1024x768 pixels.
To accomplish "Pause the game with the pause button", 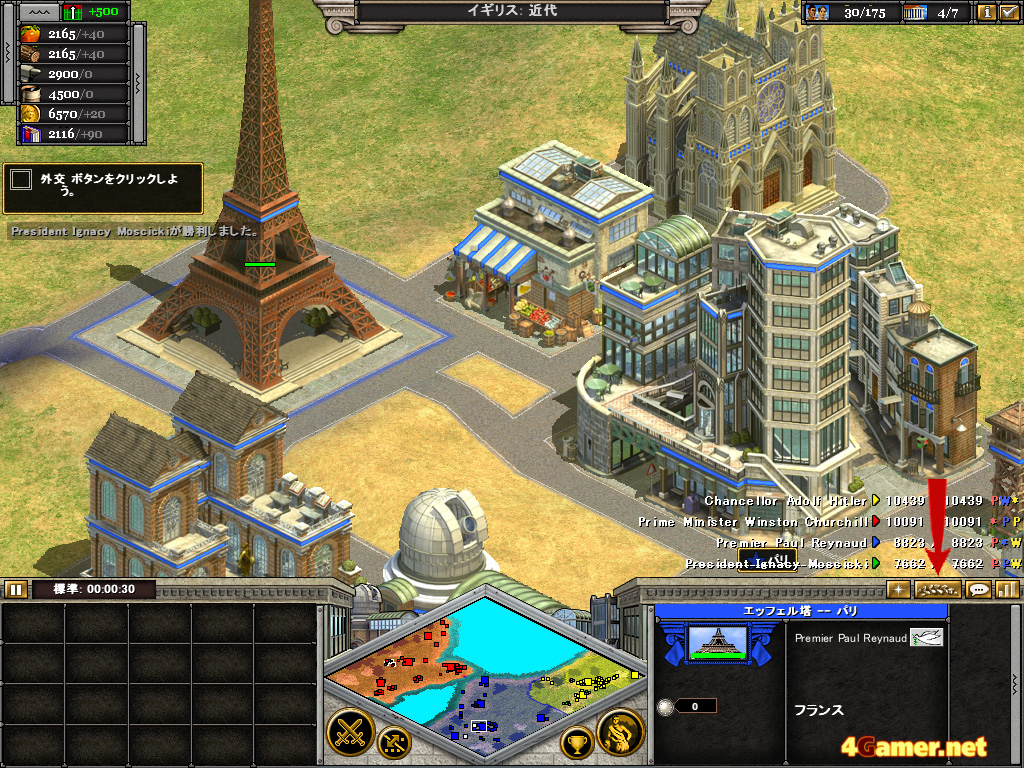I will [15, 589].
